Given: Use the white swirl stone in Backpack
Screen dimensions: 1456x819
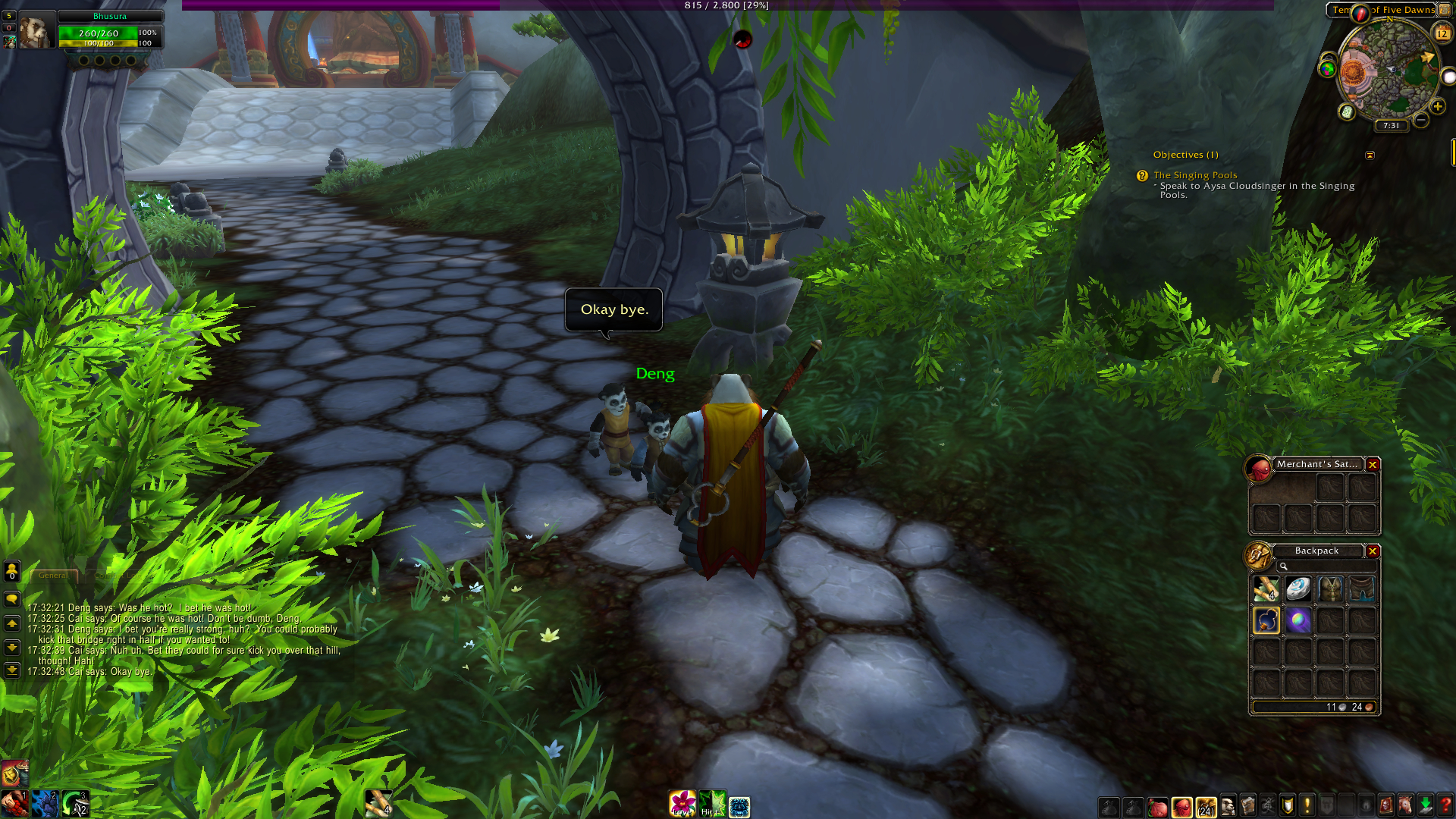Looking at the screenshot, I should (x=1298, y=589).
